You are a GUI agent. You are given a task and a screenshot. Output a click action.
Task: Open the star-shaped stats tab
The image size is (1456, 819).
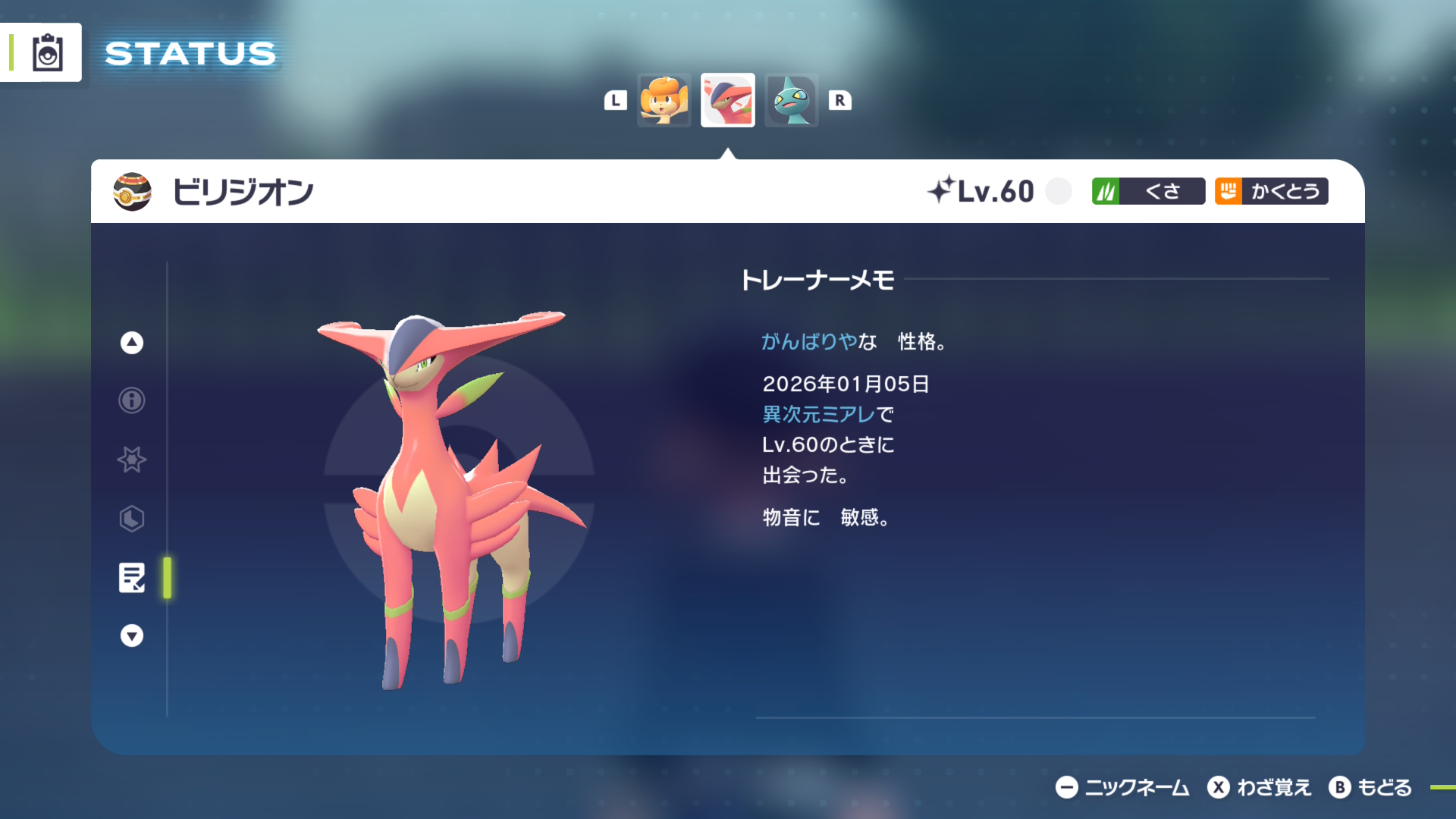coord(132,460)
